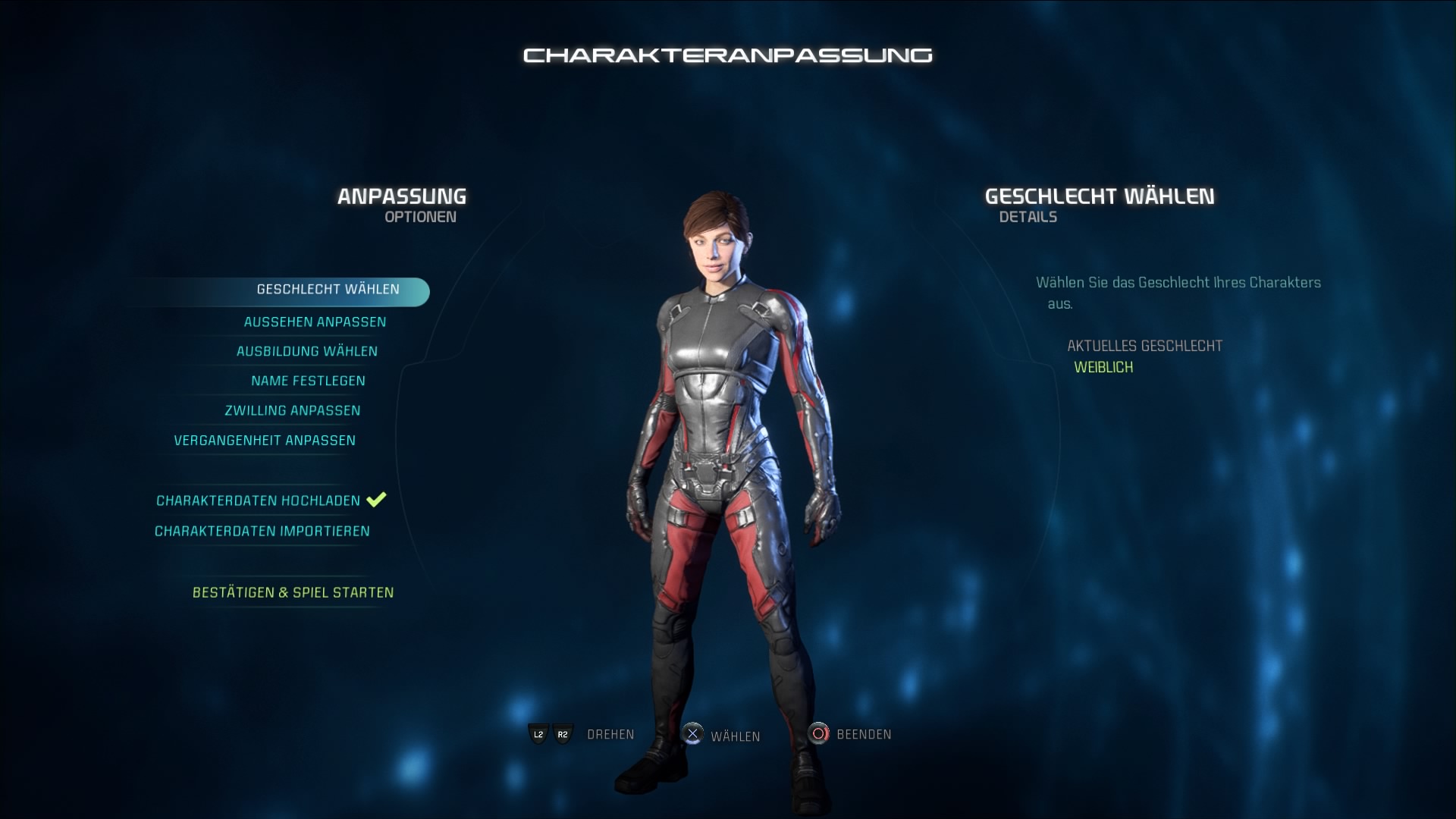Click the CHARAKTERANPASSUNG title
The width and height of the screenshot is (1456, 819).
pos(727,55)
